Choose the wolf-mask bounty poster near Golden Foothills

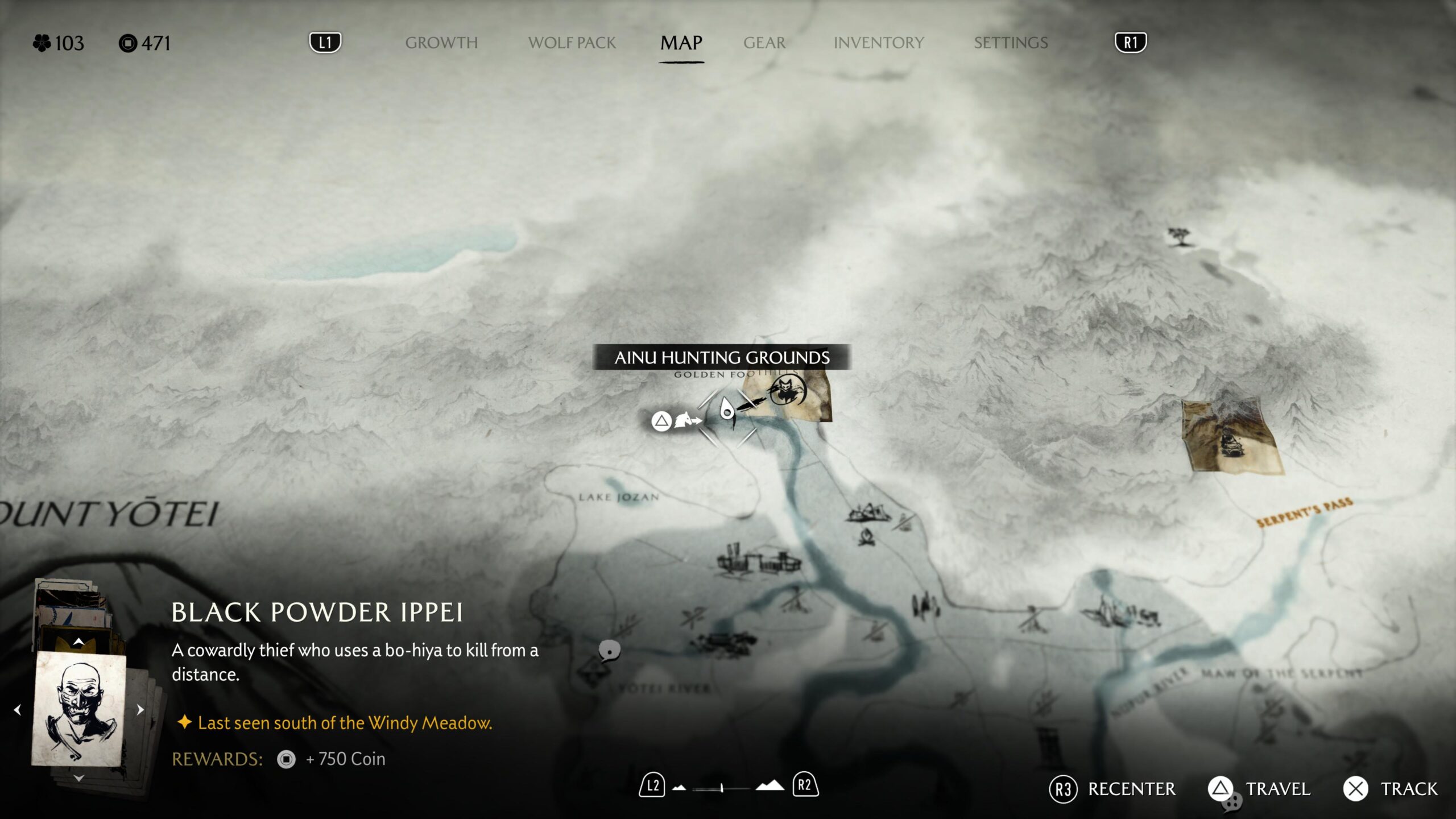tap(788, 392)
